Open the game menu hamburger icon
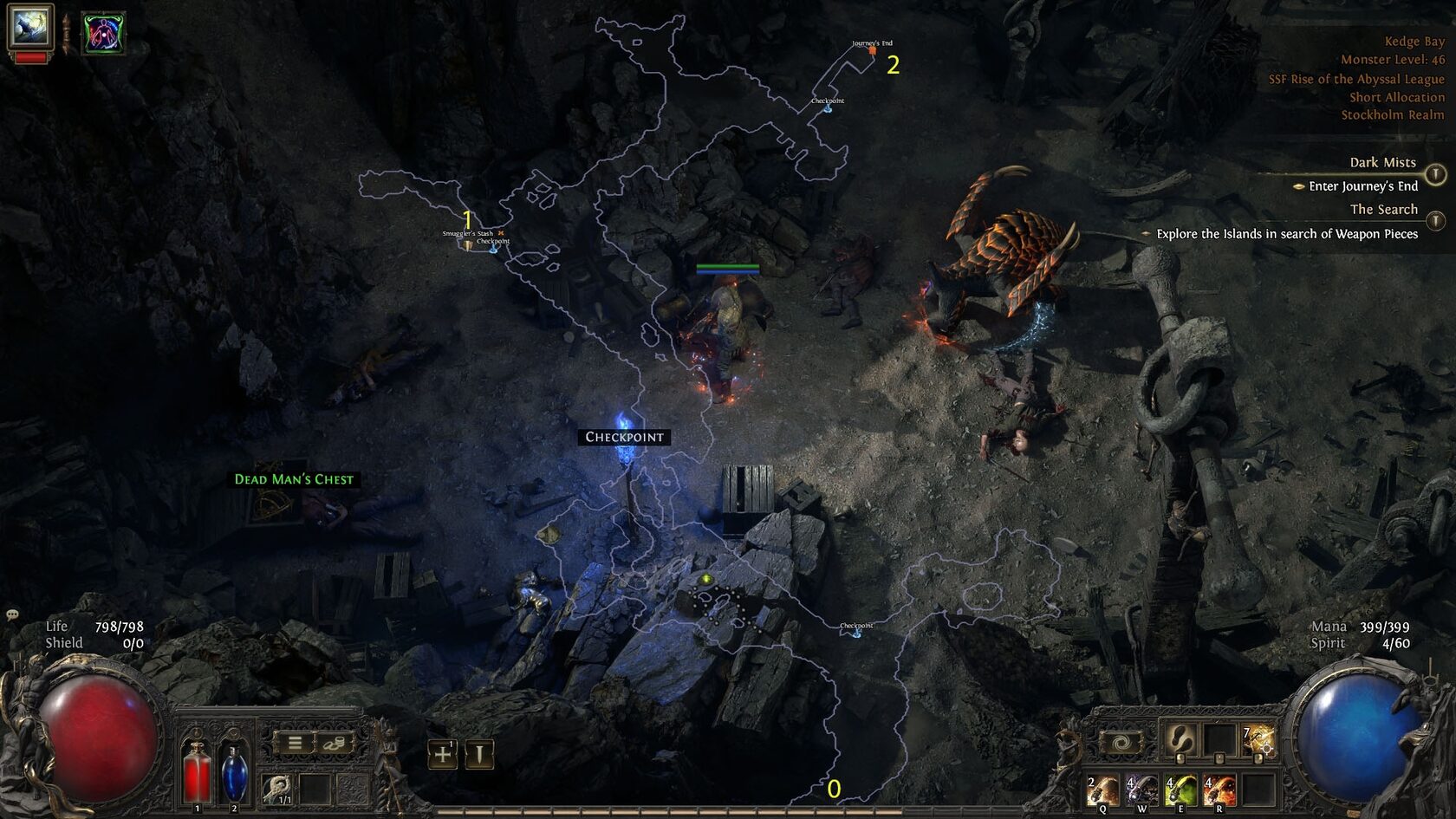 click(295, 744)
